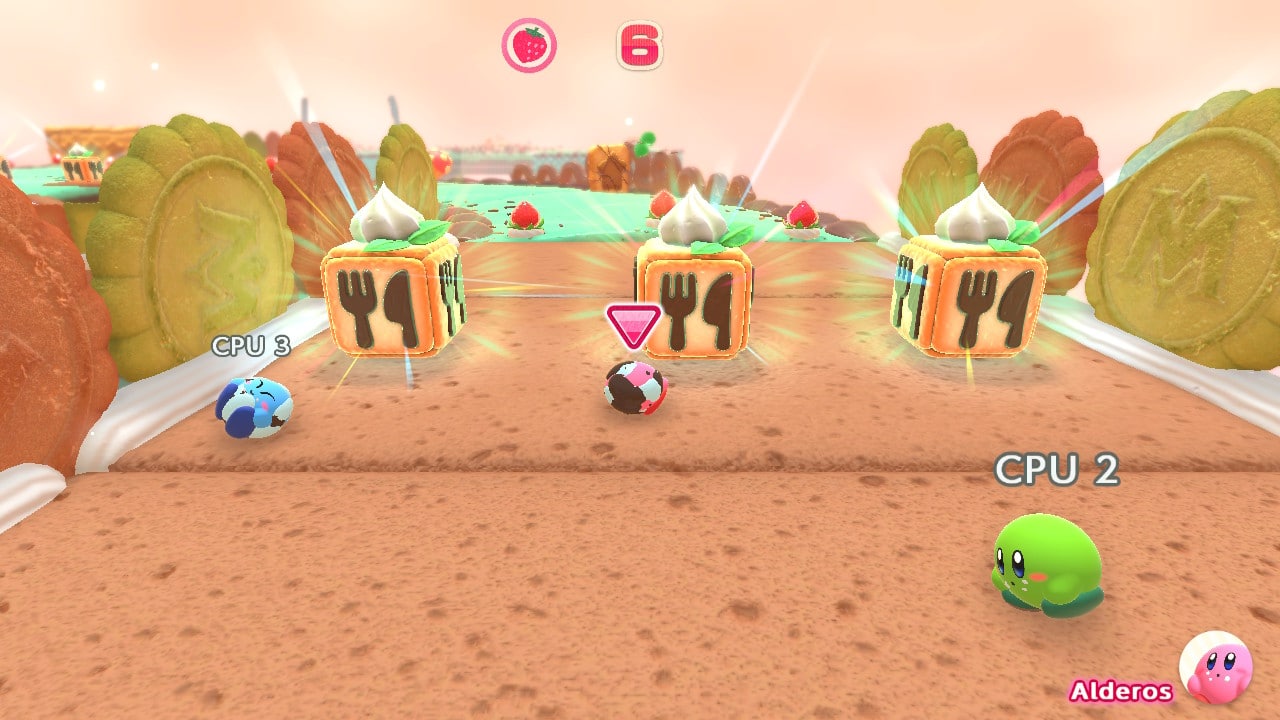Screen dimensions: 1280x720
Task: Click the CPU 2 name tag
Action: coord(1055,469)
